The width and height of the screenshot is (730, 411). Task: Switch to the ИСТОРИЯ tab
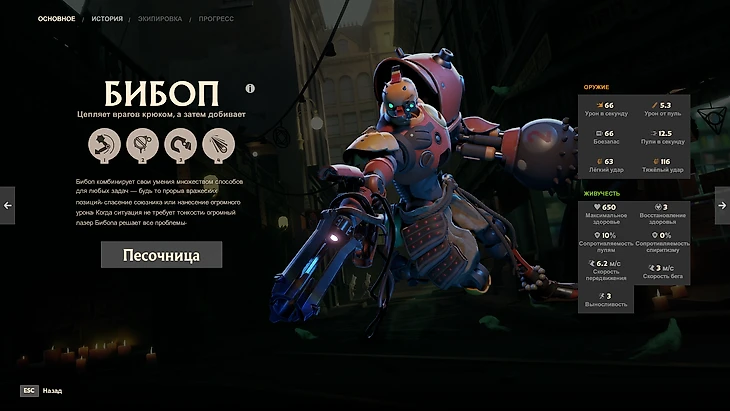(107, 19)
